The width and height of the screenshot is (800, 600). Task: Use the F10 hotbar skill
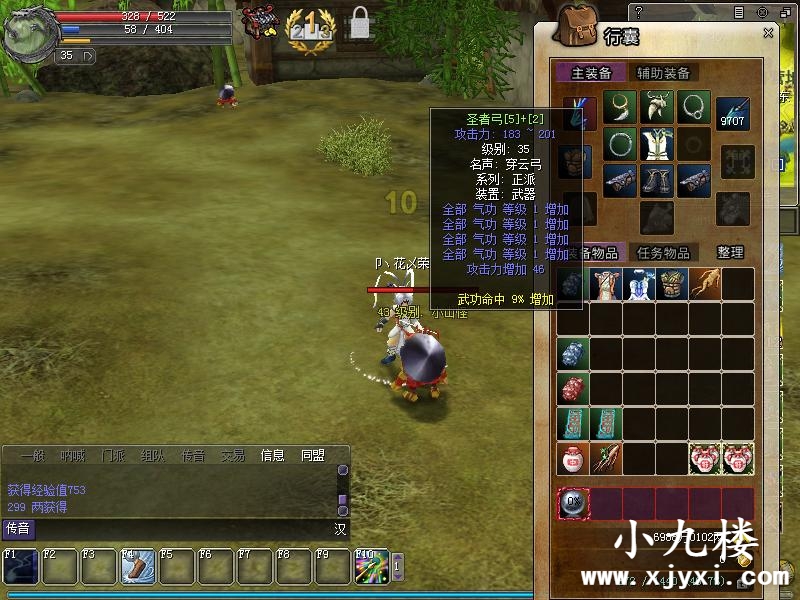coord(370,567)
